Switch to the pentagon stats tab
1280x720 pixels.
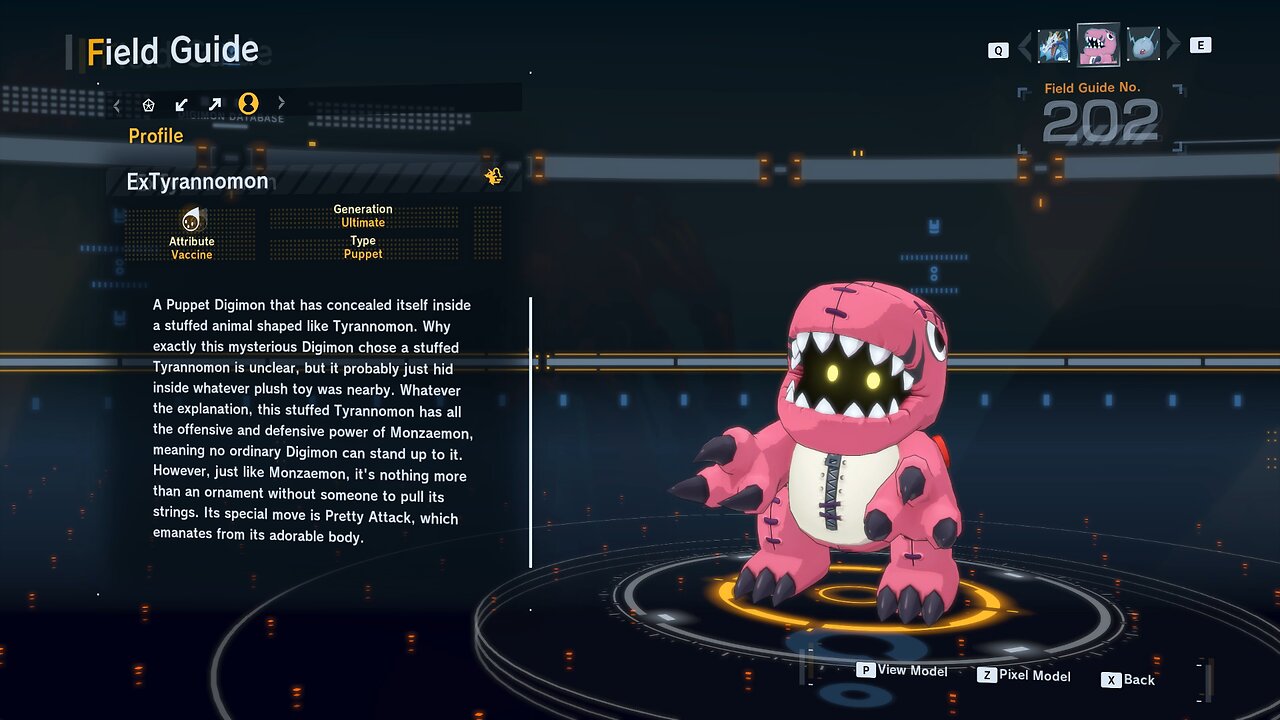pos(149,104)
